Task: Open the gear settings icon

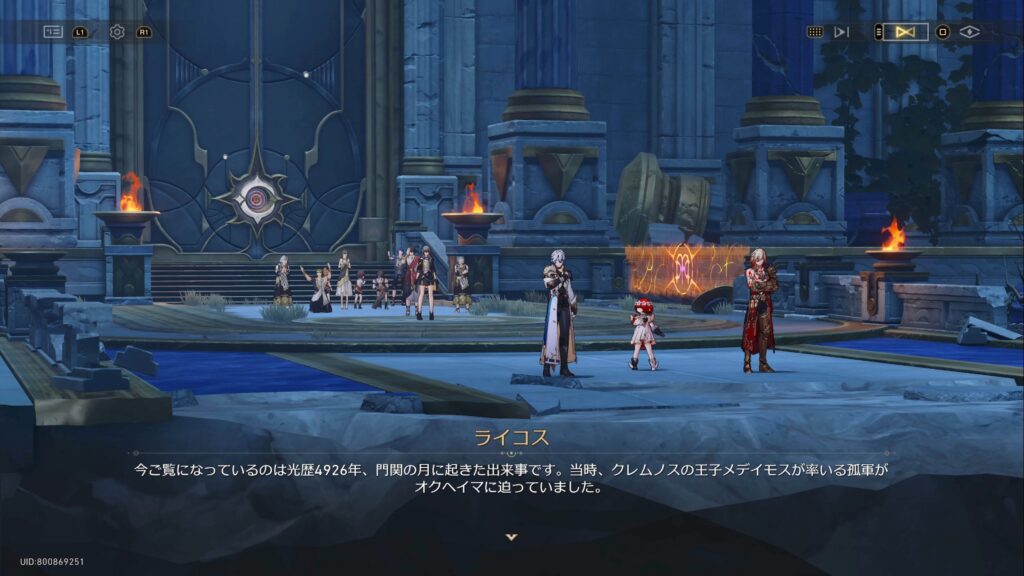Action: click(117, 32)
